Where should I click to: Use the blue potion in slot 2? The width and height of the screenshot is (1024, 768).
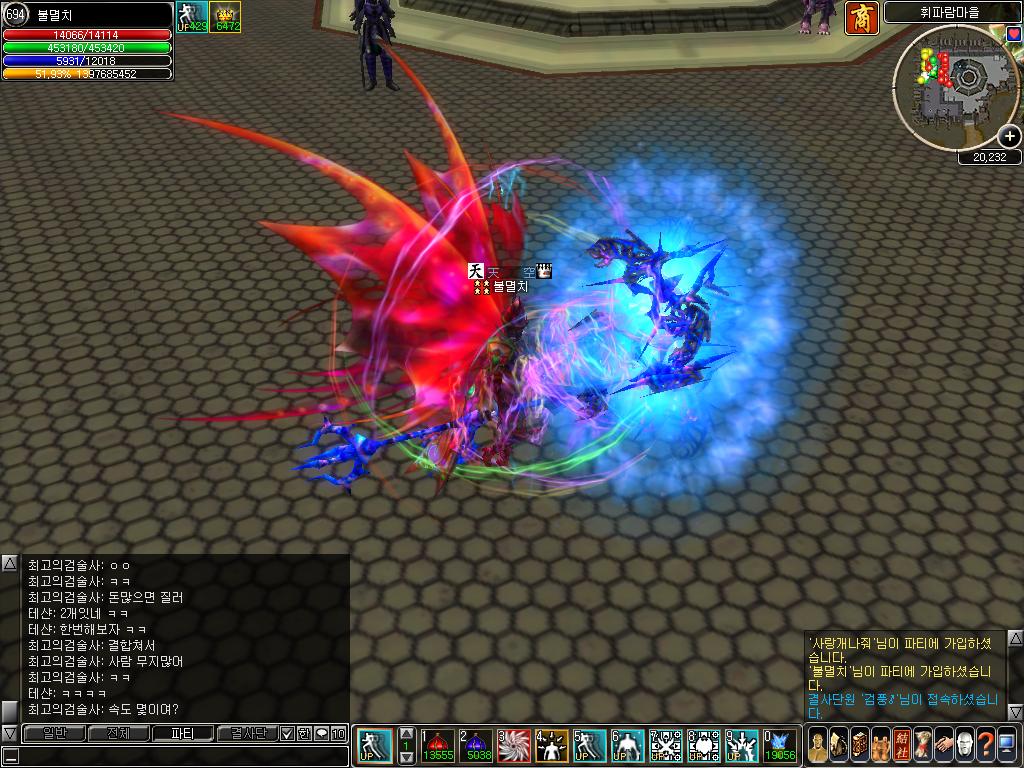pyautogui.click(x=476, y=746)
